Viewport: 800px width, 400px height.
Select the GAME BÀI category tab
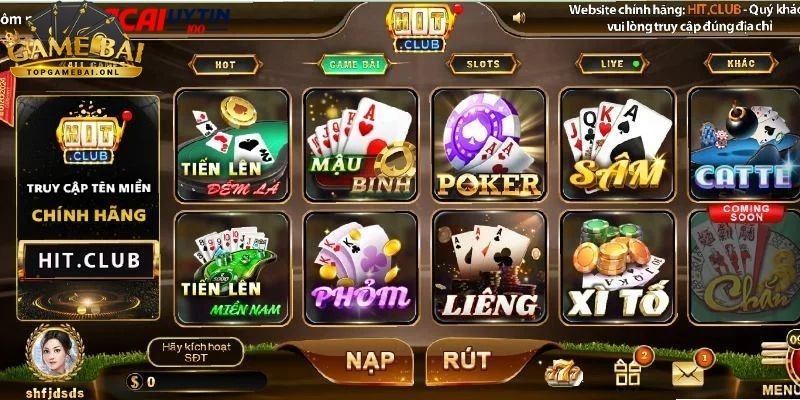click(350, 64)
